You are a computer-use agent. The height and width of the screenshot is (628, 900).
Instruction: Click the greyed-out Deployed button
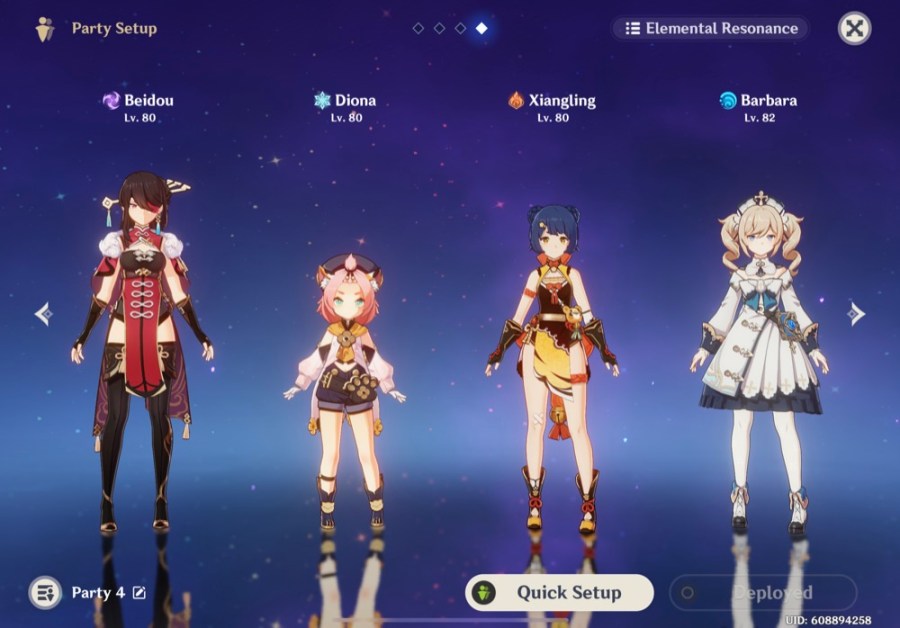[762, 592]
